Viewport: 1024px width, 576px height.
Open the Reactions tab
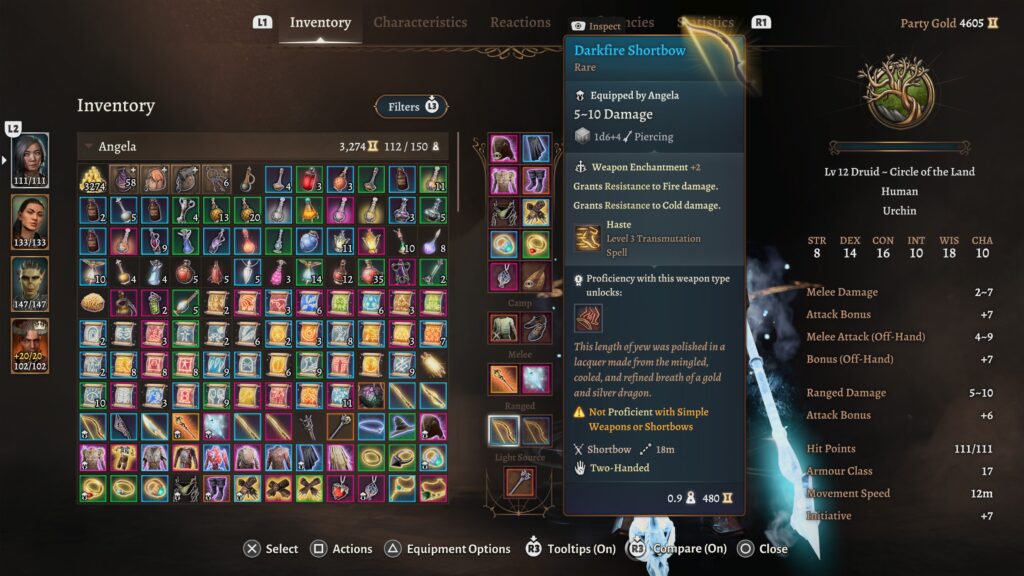point(520,22)
